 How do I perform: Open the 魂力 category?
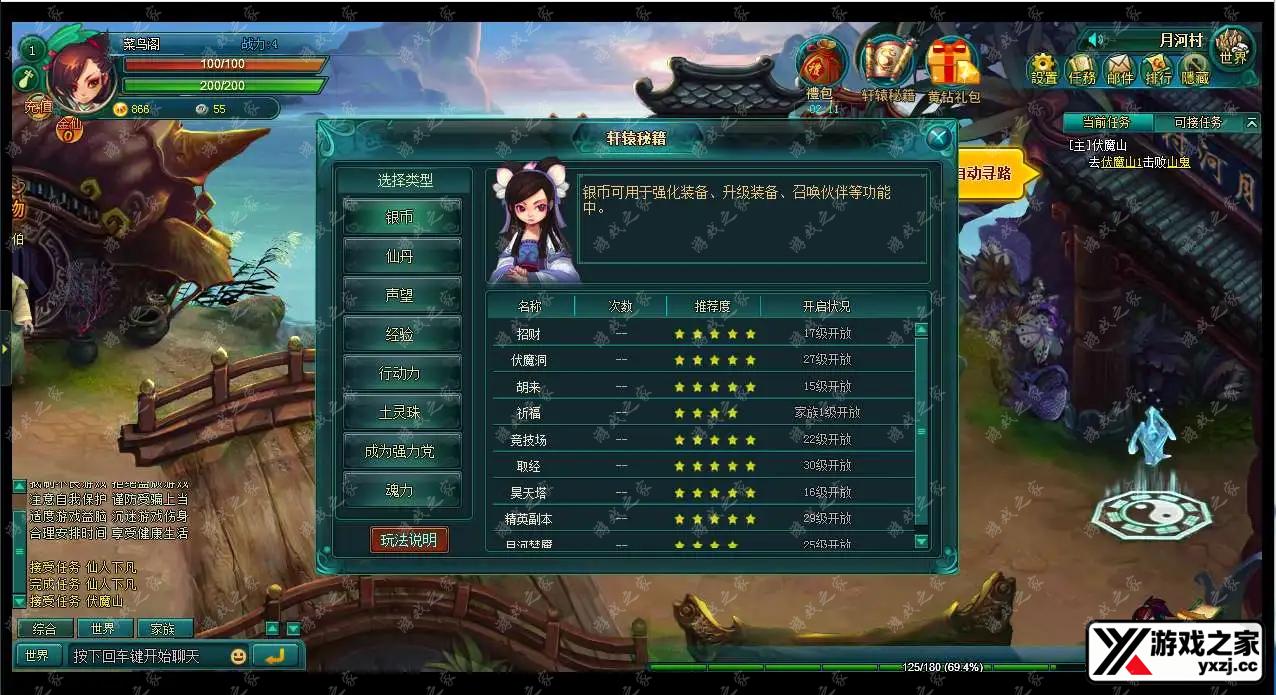[401, 490]
